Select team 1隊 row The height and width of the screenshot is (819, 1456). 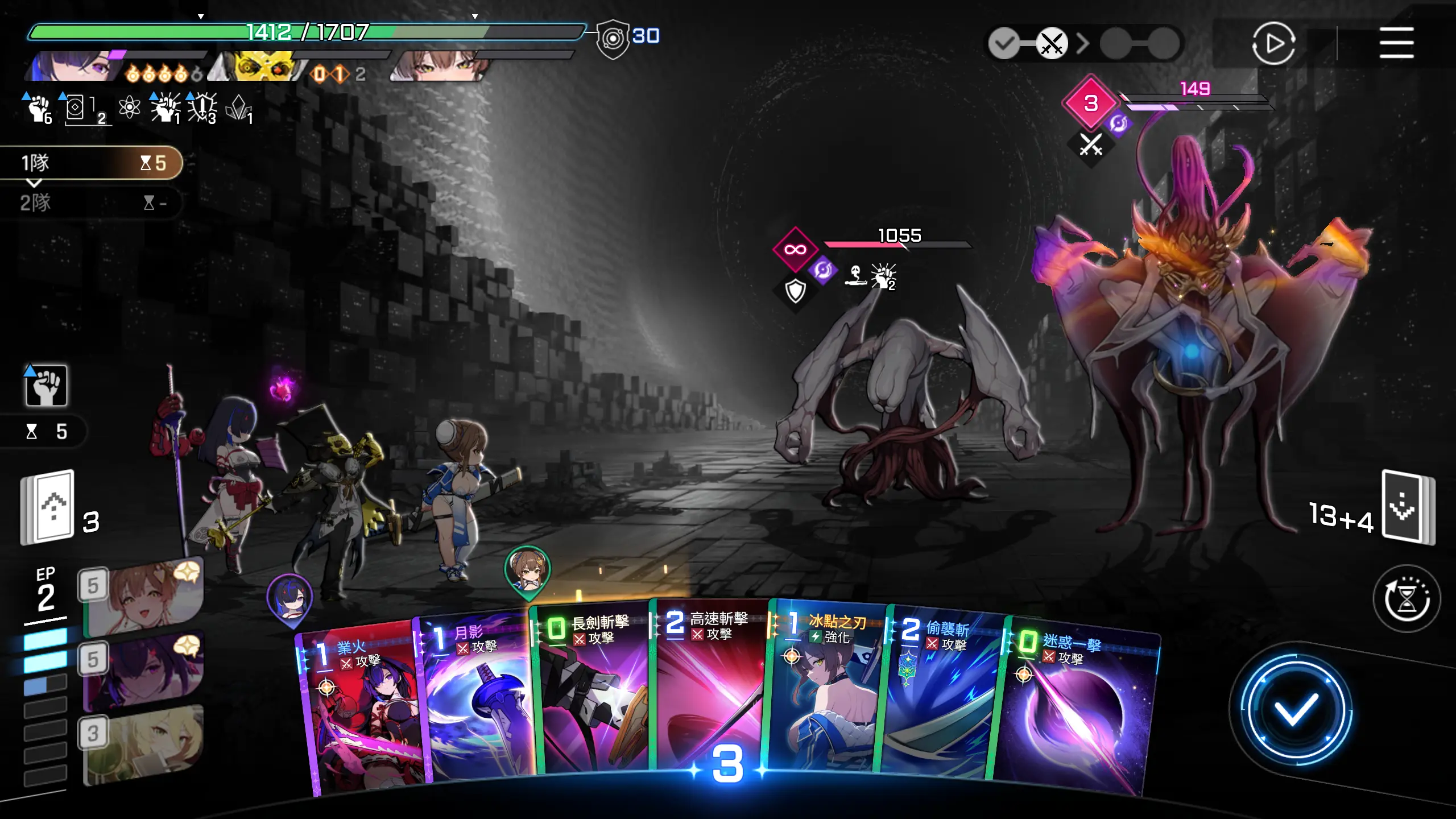(x=91, y=163)
